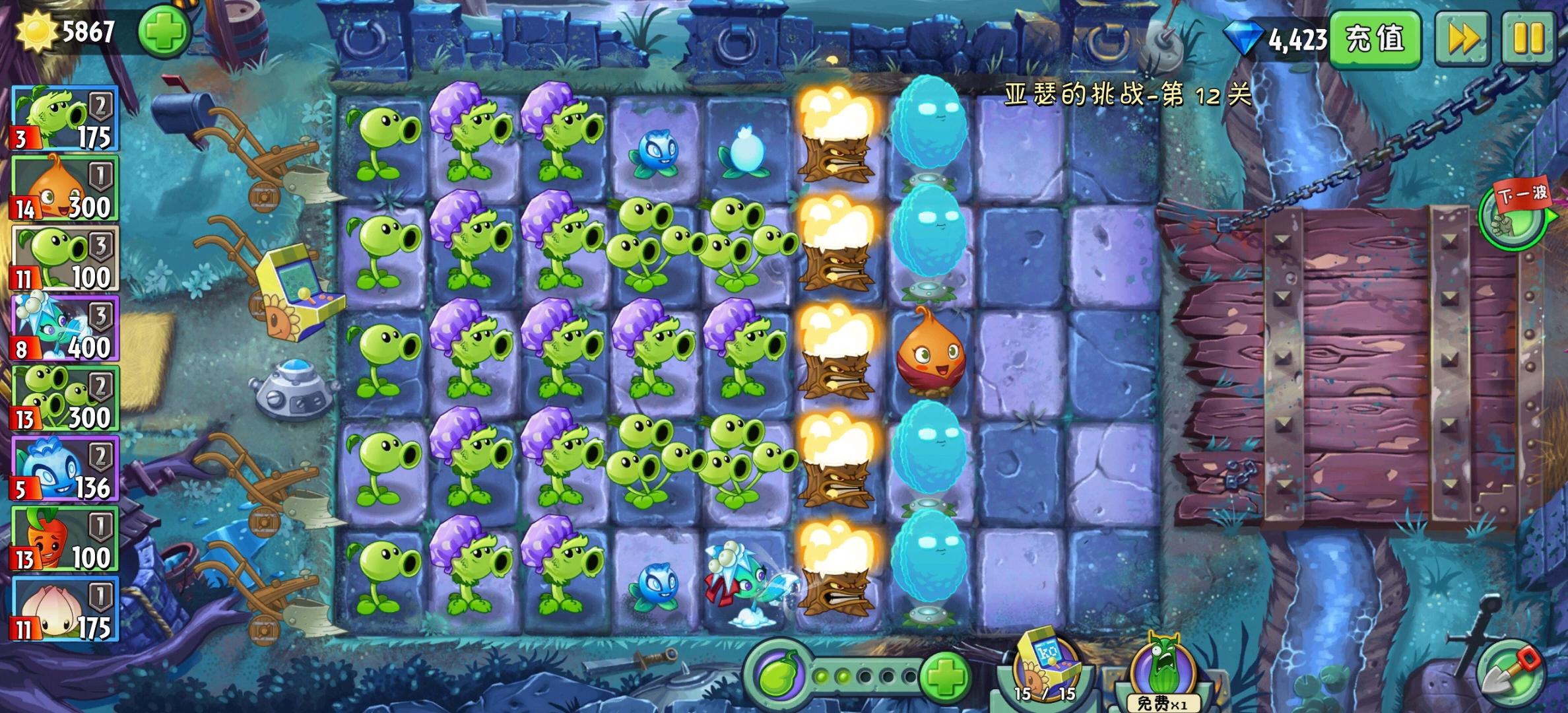Viewport: 1568px width, 713px height.
Task: Toggle fast-forward game speed
Action: tap(1464, 40)
